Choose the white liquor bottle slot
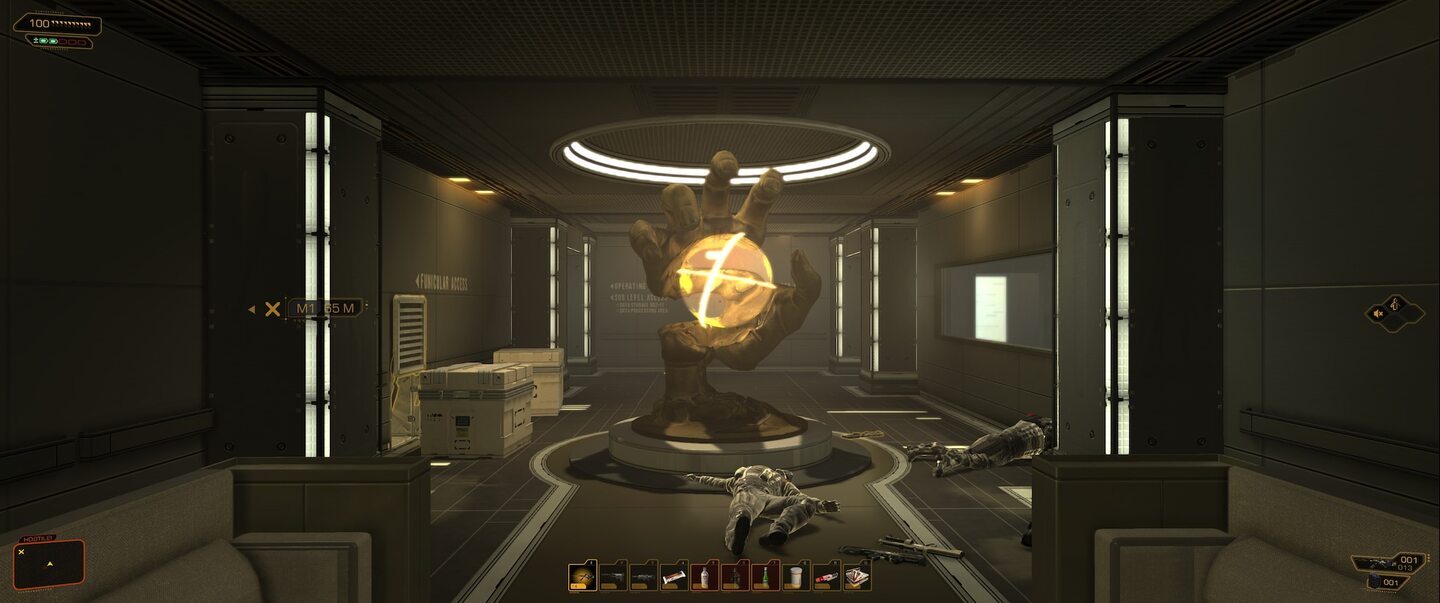This screenshot has width=1440, height=603. click(705, 577)
